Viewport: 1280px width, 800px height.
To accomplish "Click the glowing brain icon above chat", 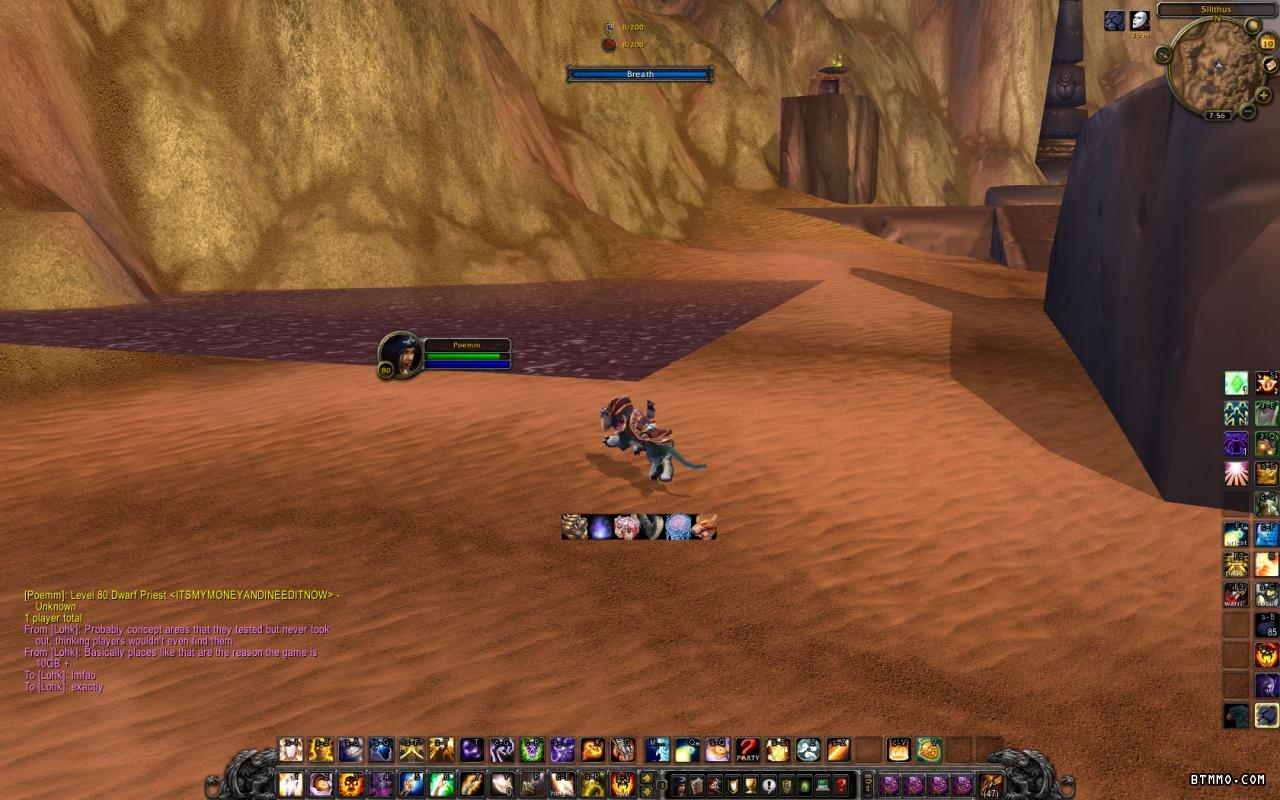I will (677, 527).
